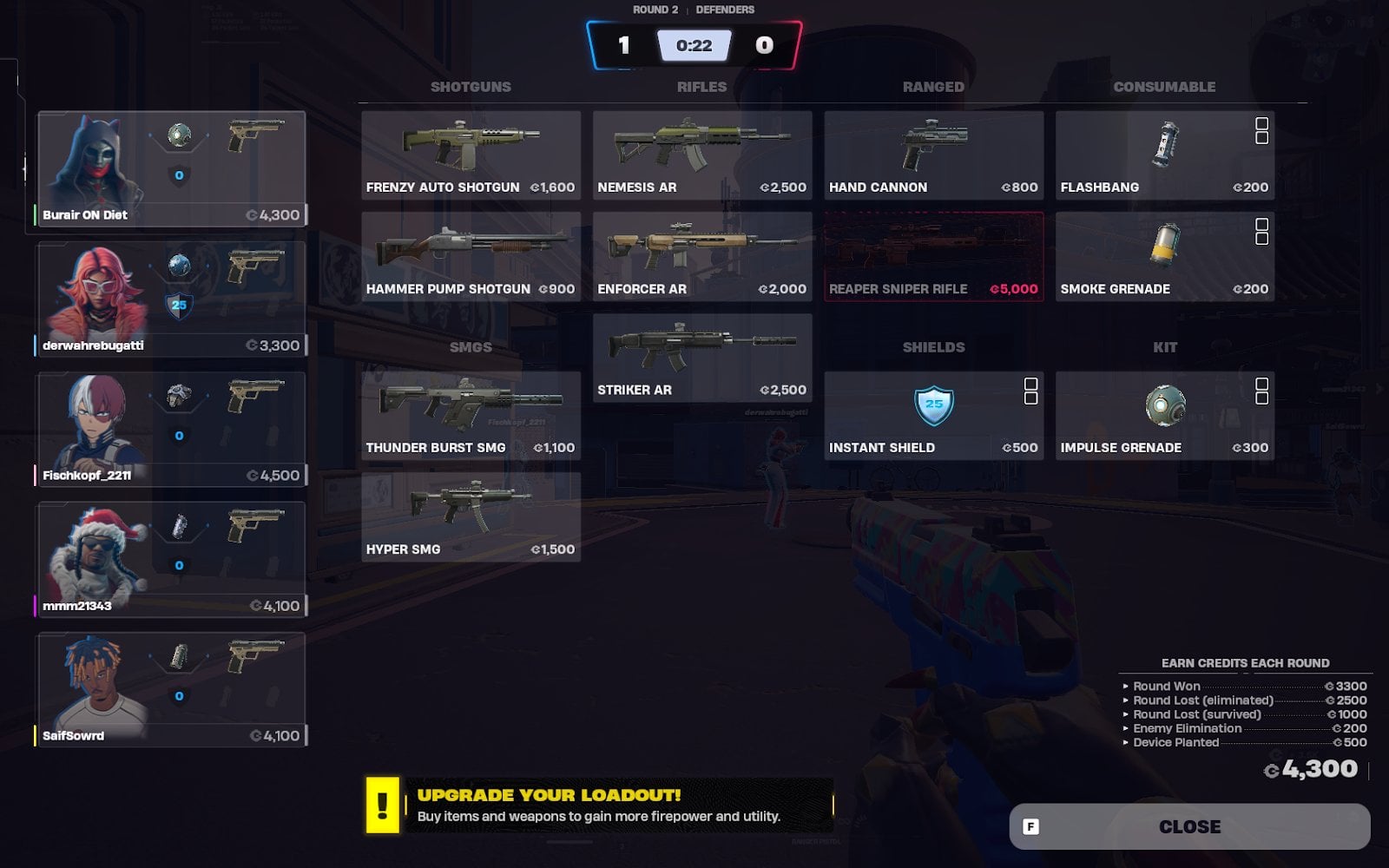The width and height of the screenshot is (1389, 868).
Task: Click the Reaper Sniper Rifle tile
Action: [x=933, y=256]
